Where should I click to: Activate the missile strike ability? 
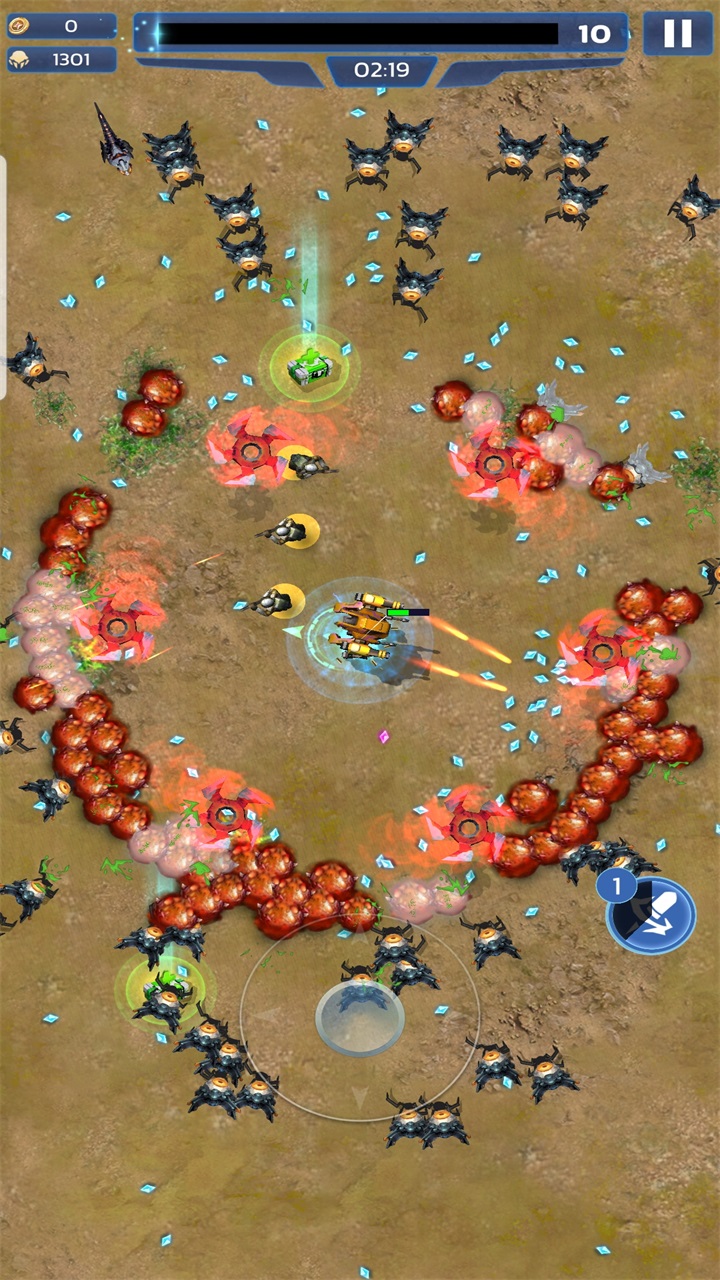(x=652, y=915)
